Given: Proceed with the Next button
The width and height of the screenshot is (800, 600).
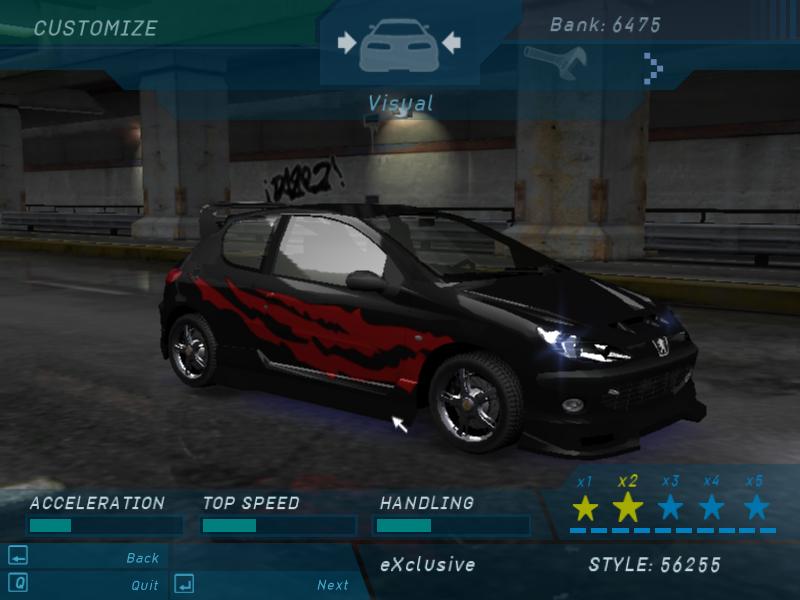Looking at the screenshot, I should pos(332,585).
